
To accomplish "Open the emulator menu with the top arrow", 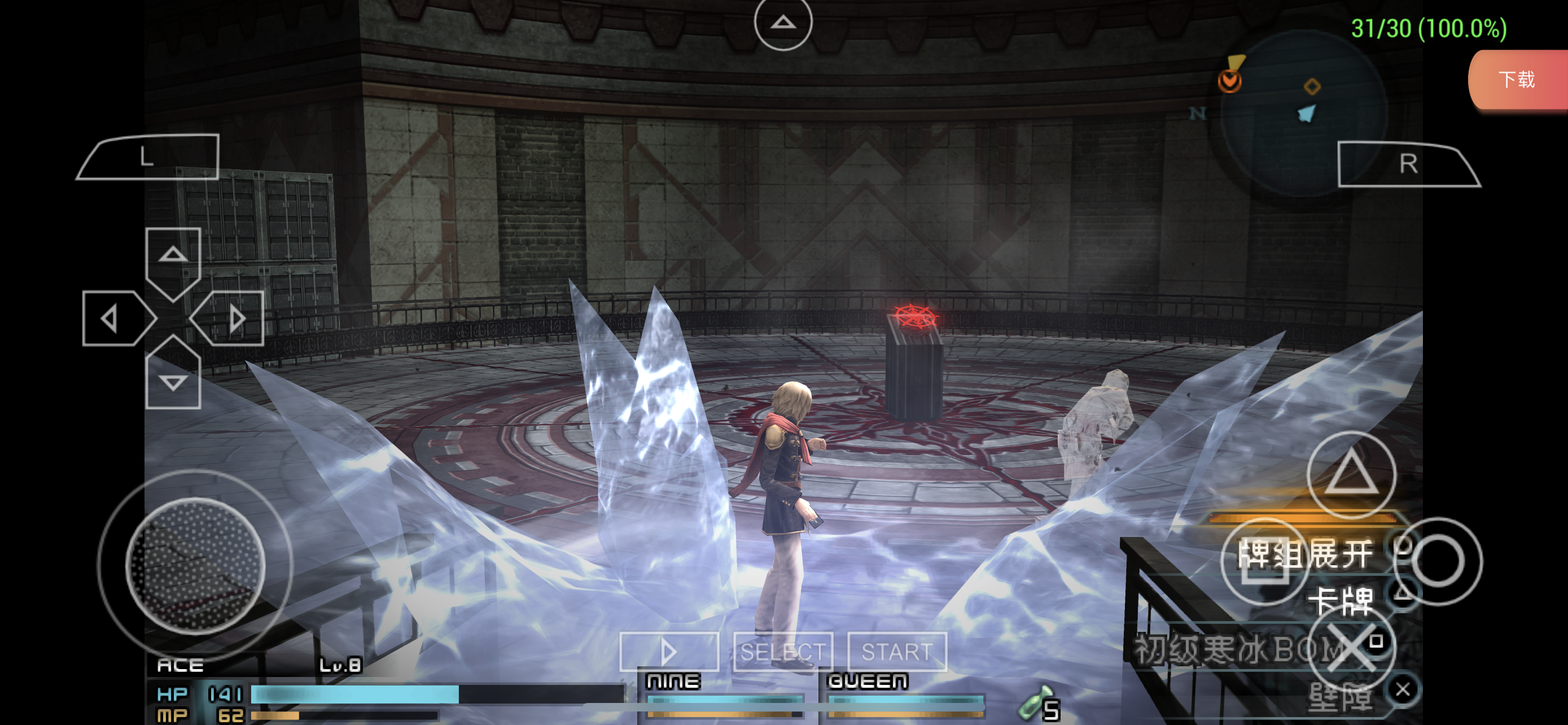I will coord(783,23).
